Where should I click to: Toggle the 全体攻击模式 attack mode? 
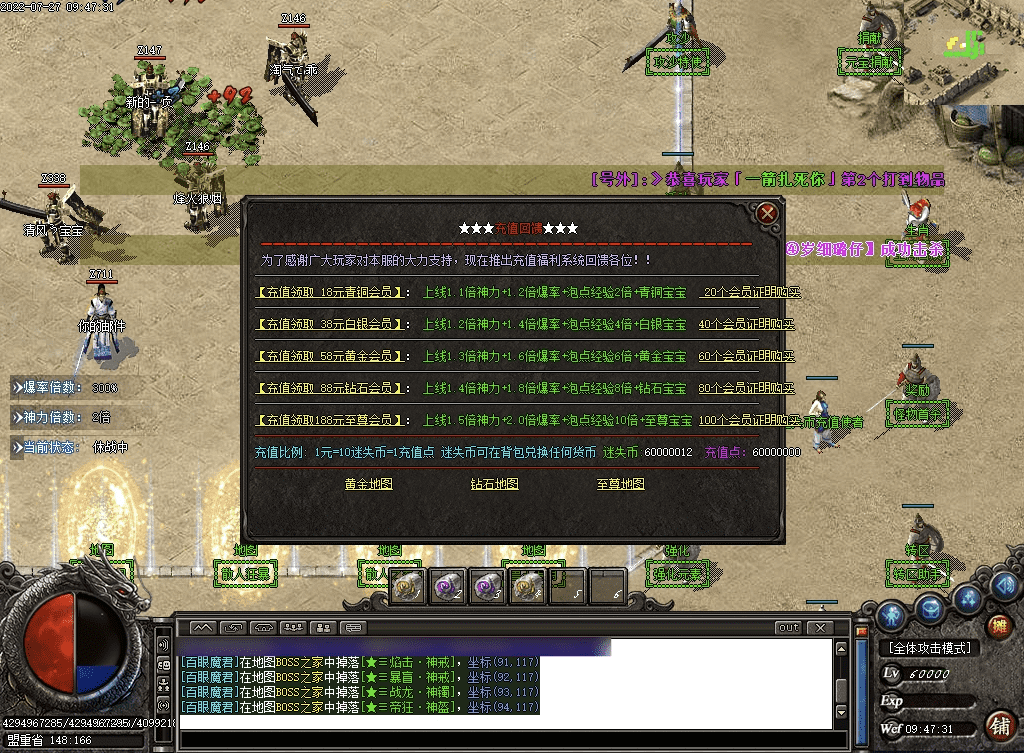(x=927, y=648)
